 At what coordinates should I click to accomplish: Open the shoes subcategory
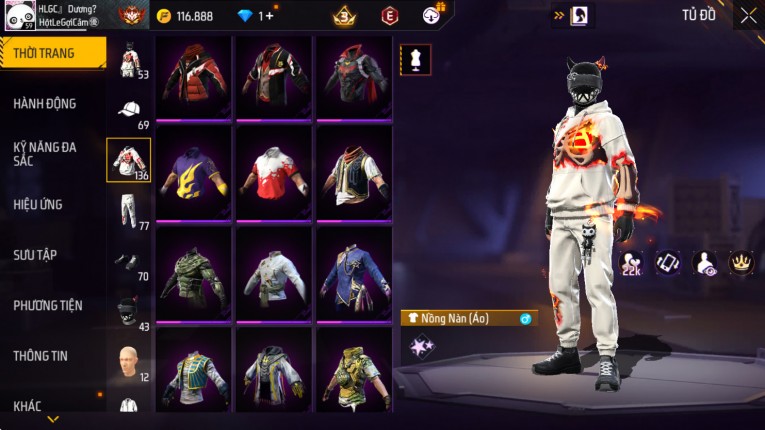click(x=128, y=260)
